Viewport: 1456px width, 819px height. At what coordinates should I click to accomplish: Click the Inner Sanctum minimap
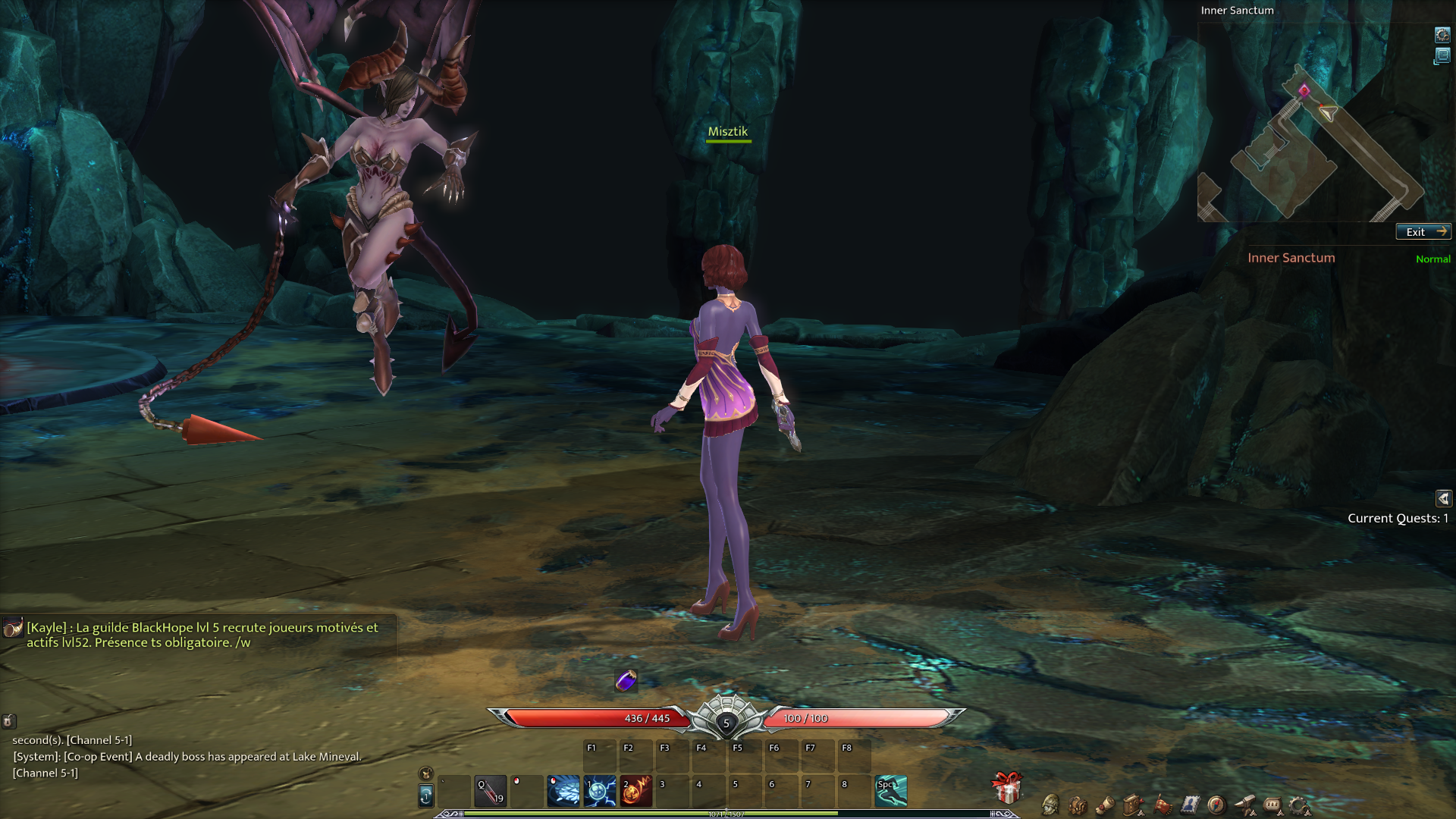pyautogui.click(x=1312, y=144)
